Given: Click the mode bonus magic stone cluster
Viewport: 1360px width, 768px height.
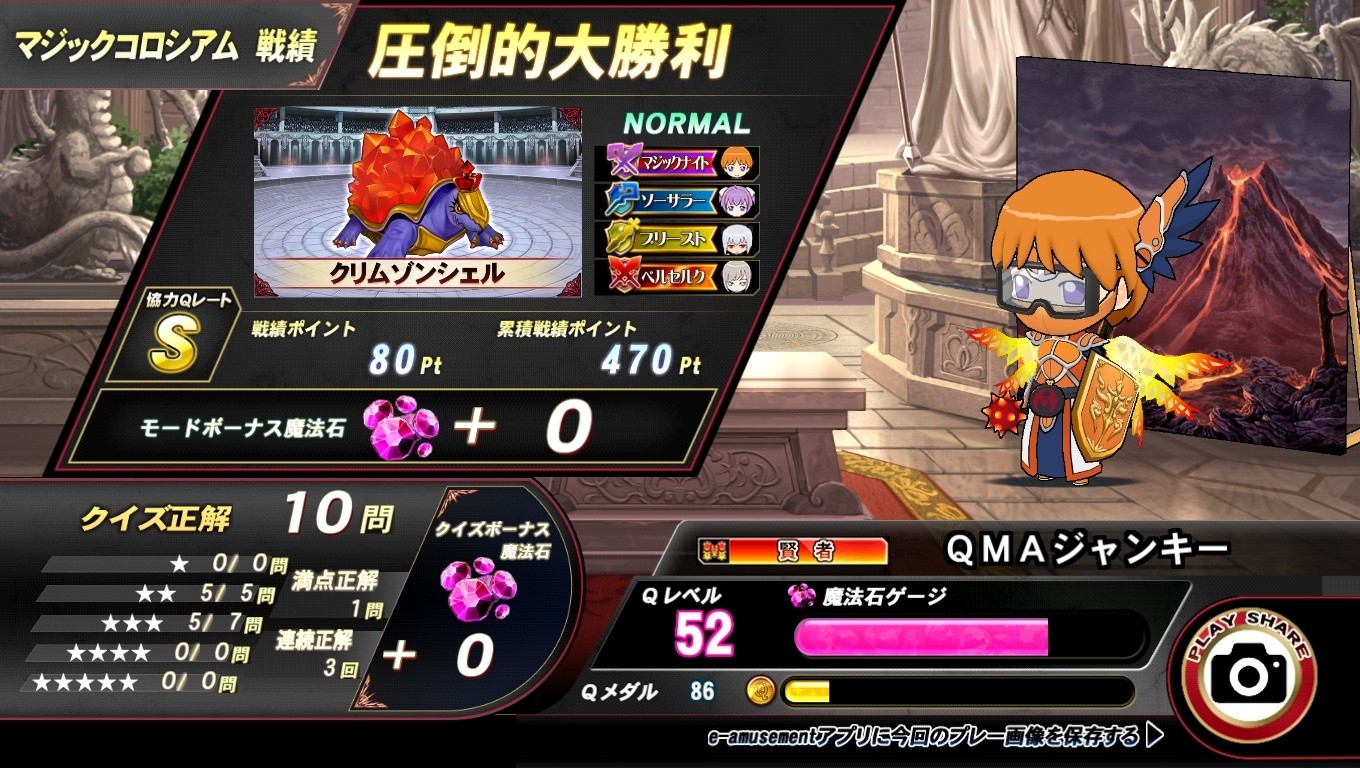Looking at the screenshot, I should point(402,425).
